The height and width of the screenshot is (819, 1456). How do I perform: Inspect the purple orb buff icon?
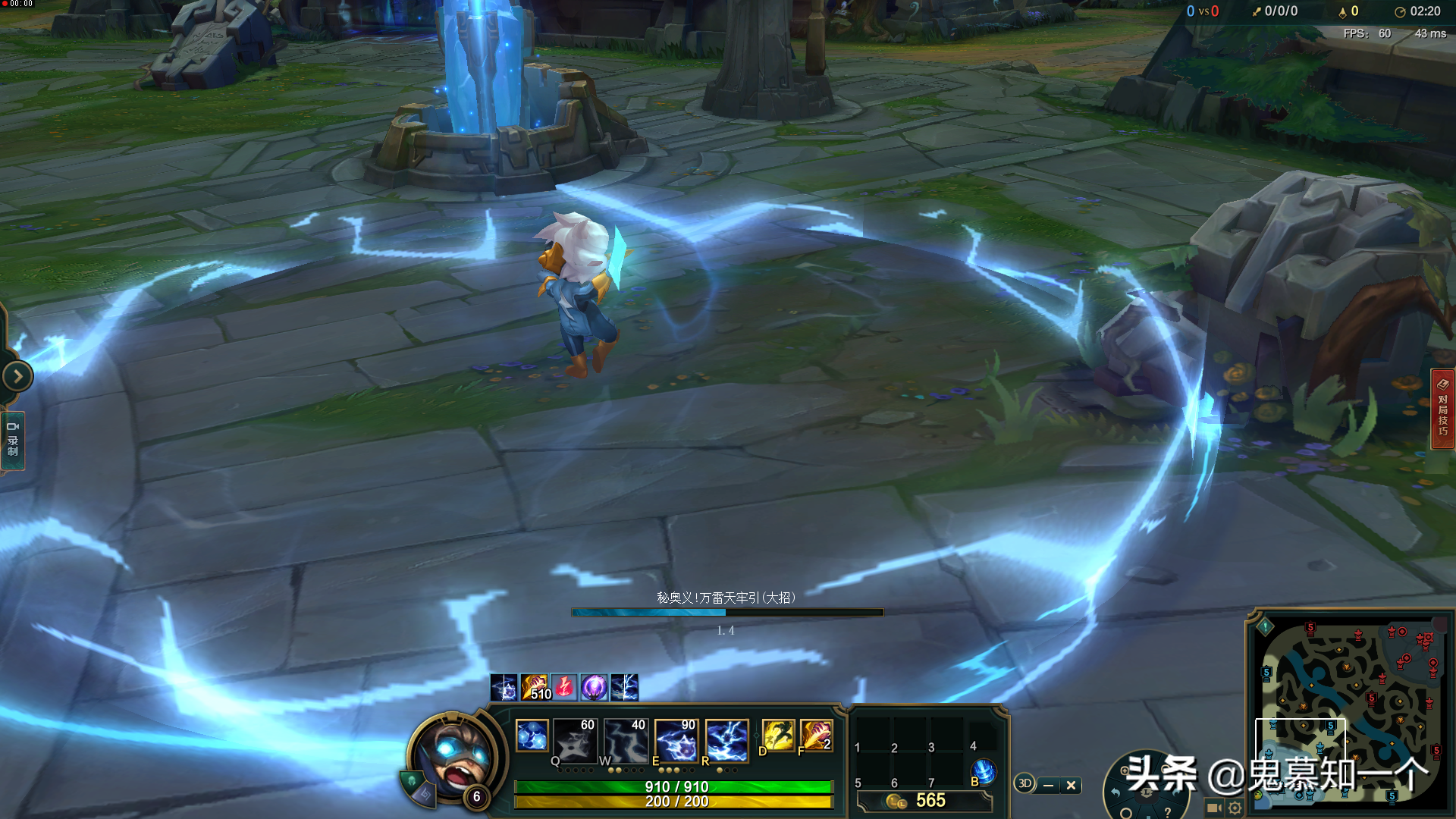tap(594, 688)
